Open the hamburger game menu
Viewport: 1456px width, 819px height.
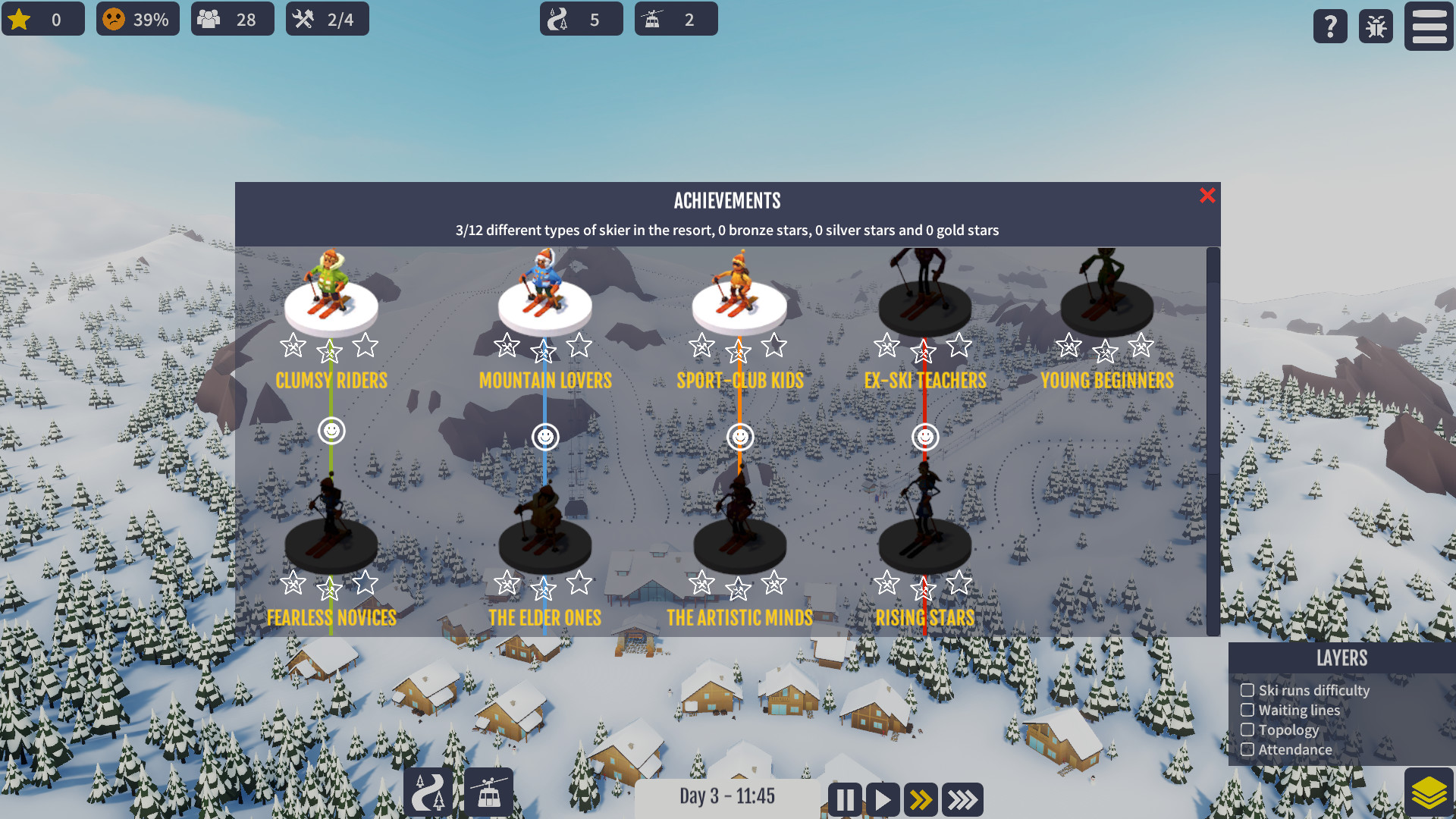click(x=1429, y=27)
